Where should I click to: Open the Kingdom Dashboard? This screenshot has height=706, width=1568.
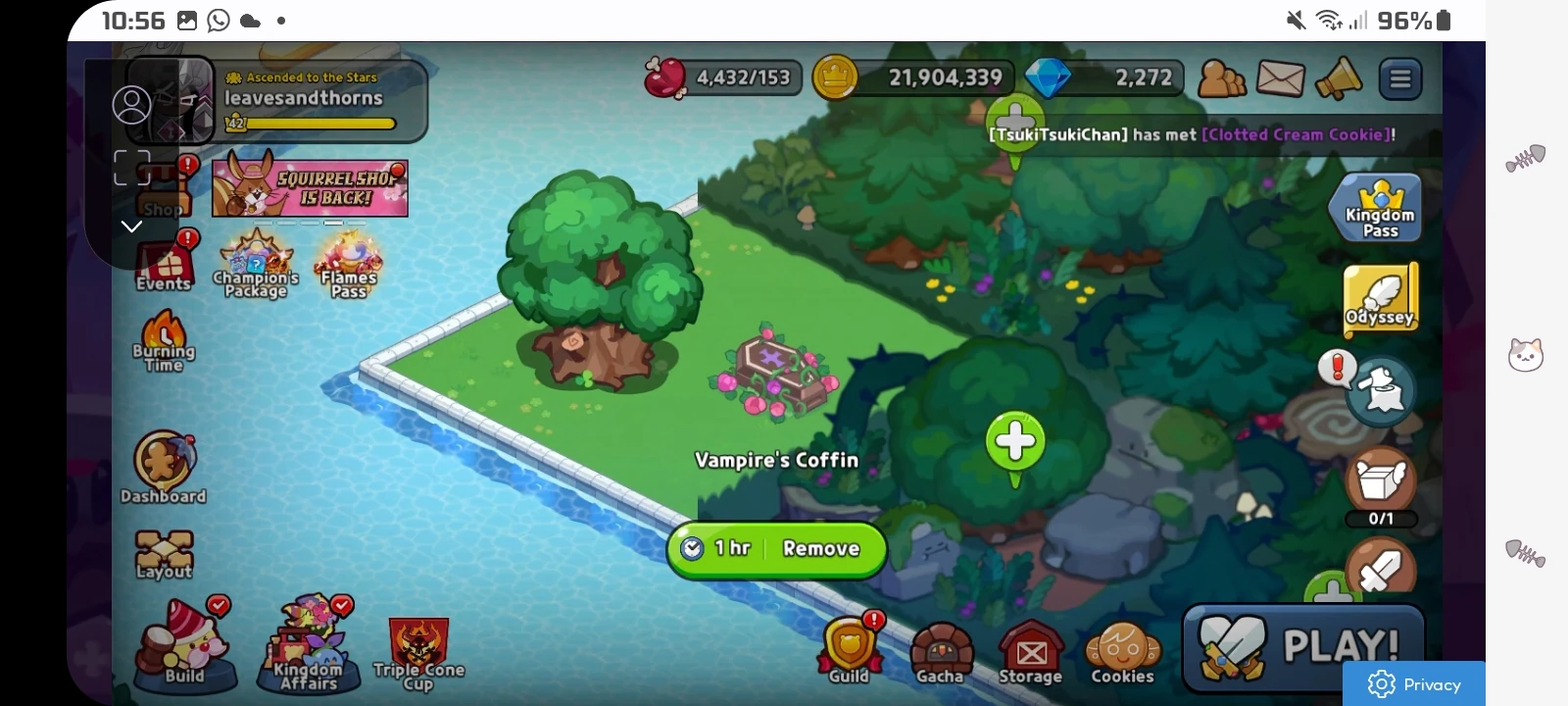[163, 461]
